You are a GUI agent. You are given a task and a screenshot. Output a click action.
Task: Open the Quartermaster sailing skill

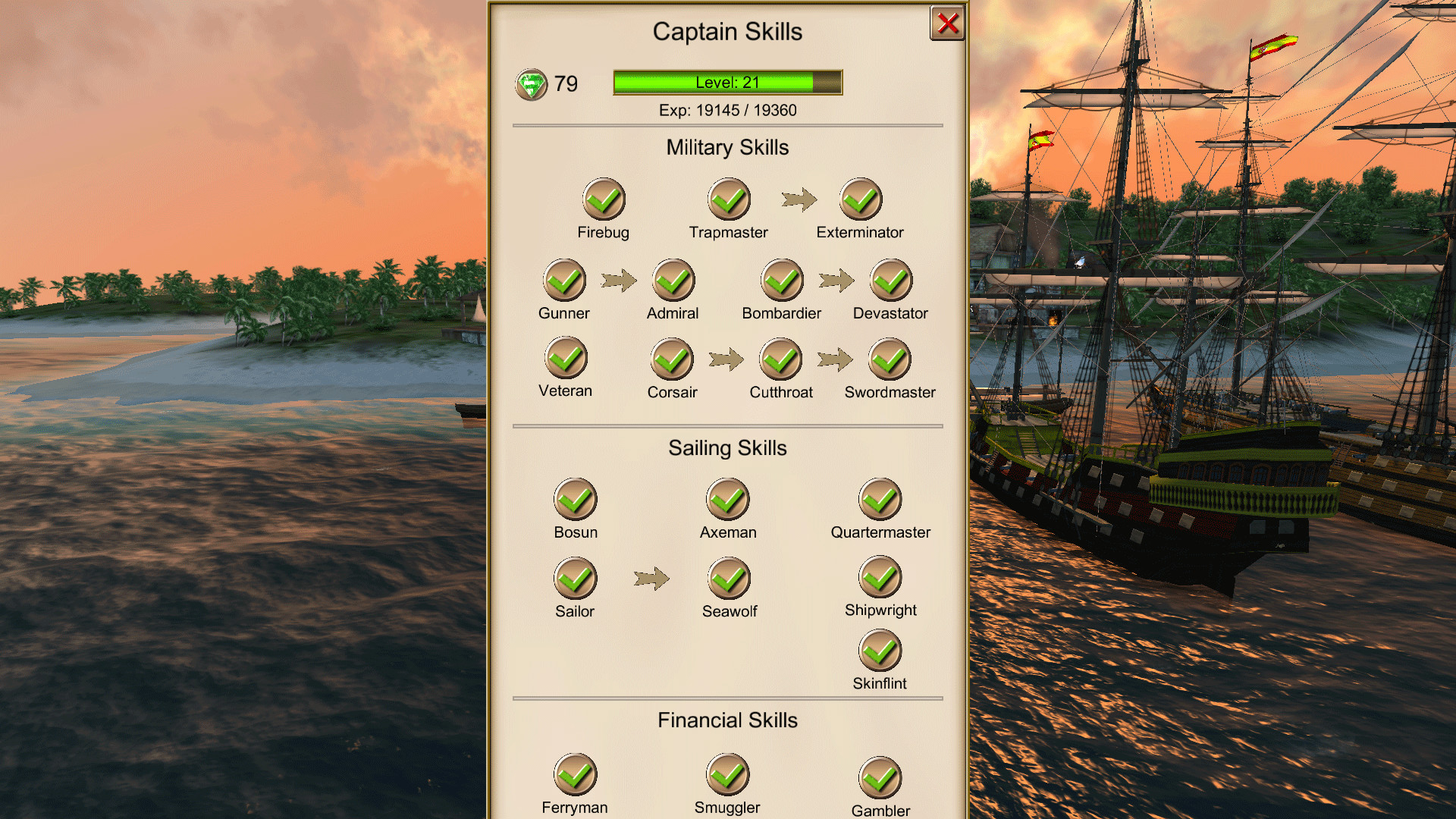click(880, 500)
